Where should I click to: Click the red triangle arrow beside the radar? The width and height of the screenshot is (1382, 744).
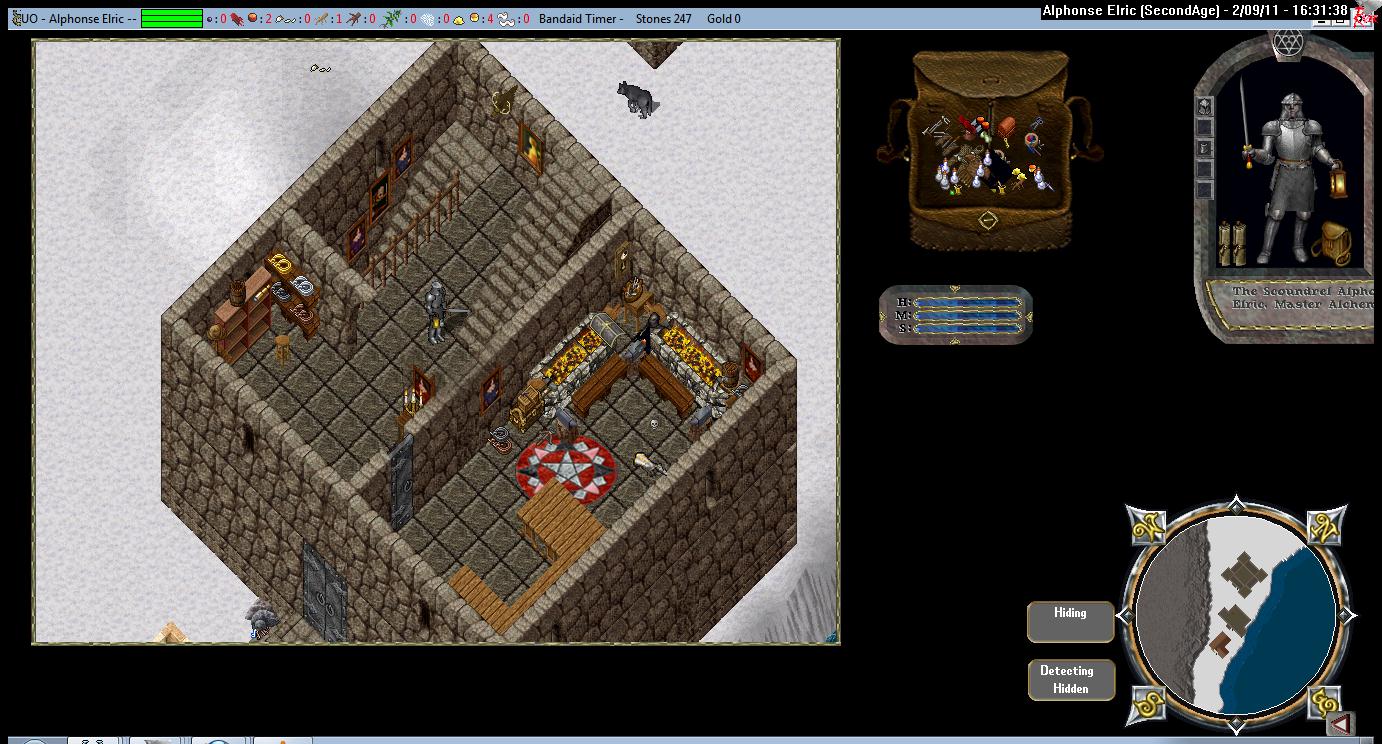[1341, 722]
